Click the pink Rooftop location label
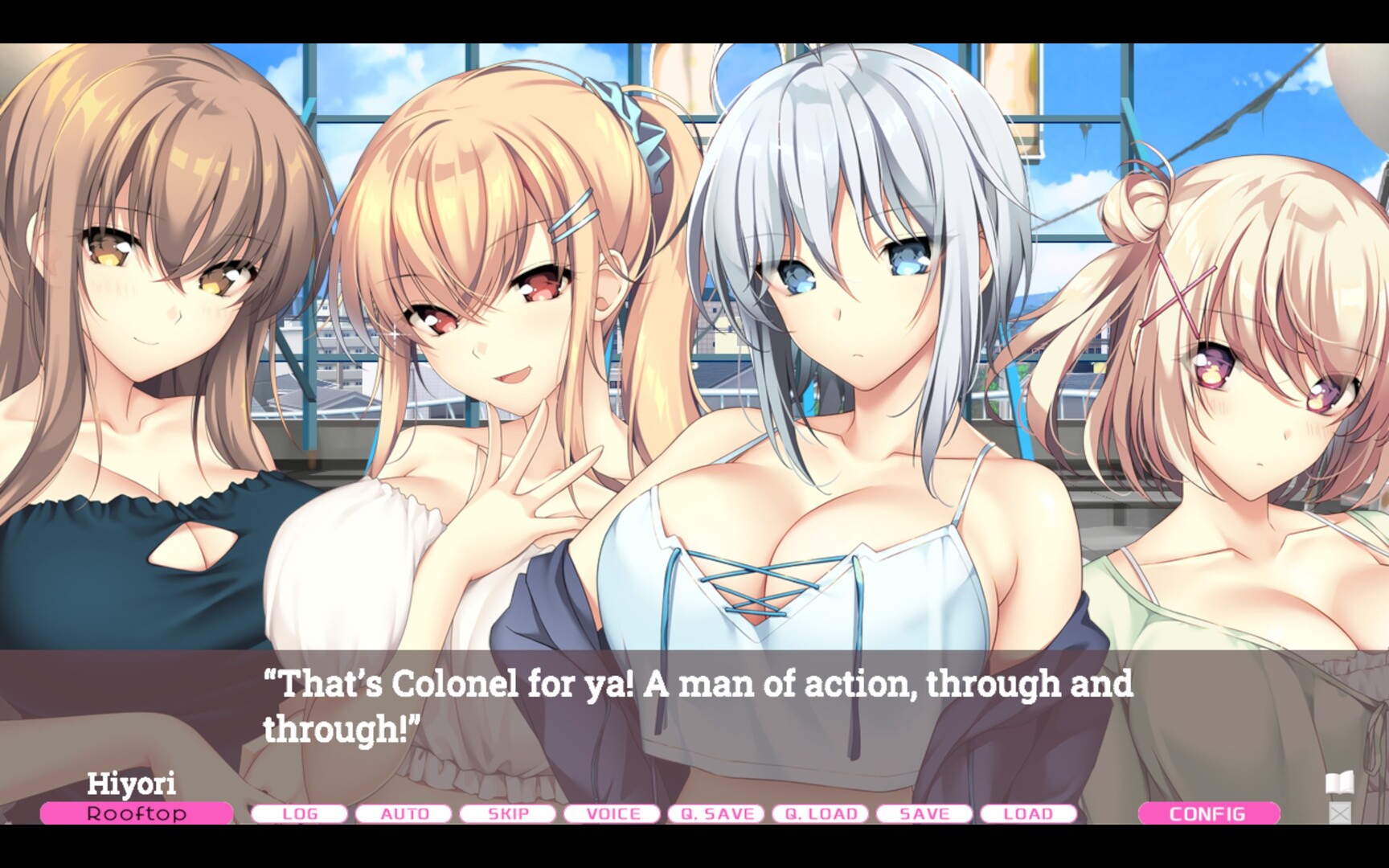 click(x=137, y=813)
